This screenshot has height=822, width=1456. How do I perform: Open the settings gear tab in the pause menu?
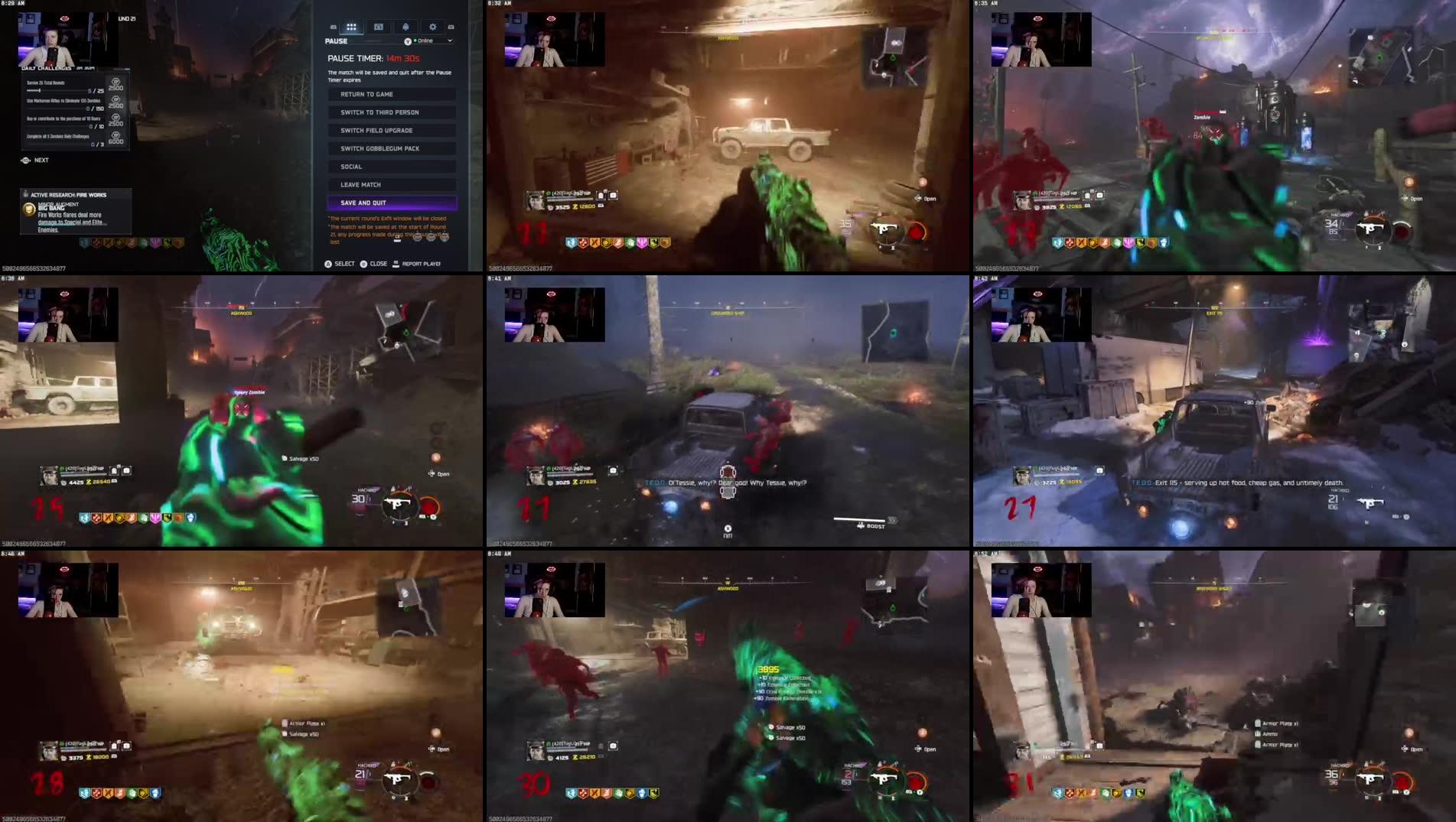[x=432, y=27]
